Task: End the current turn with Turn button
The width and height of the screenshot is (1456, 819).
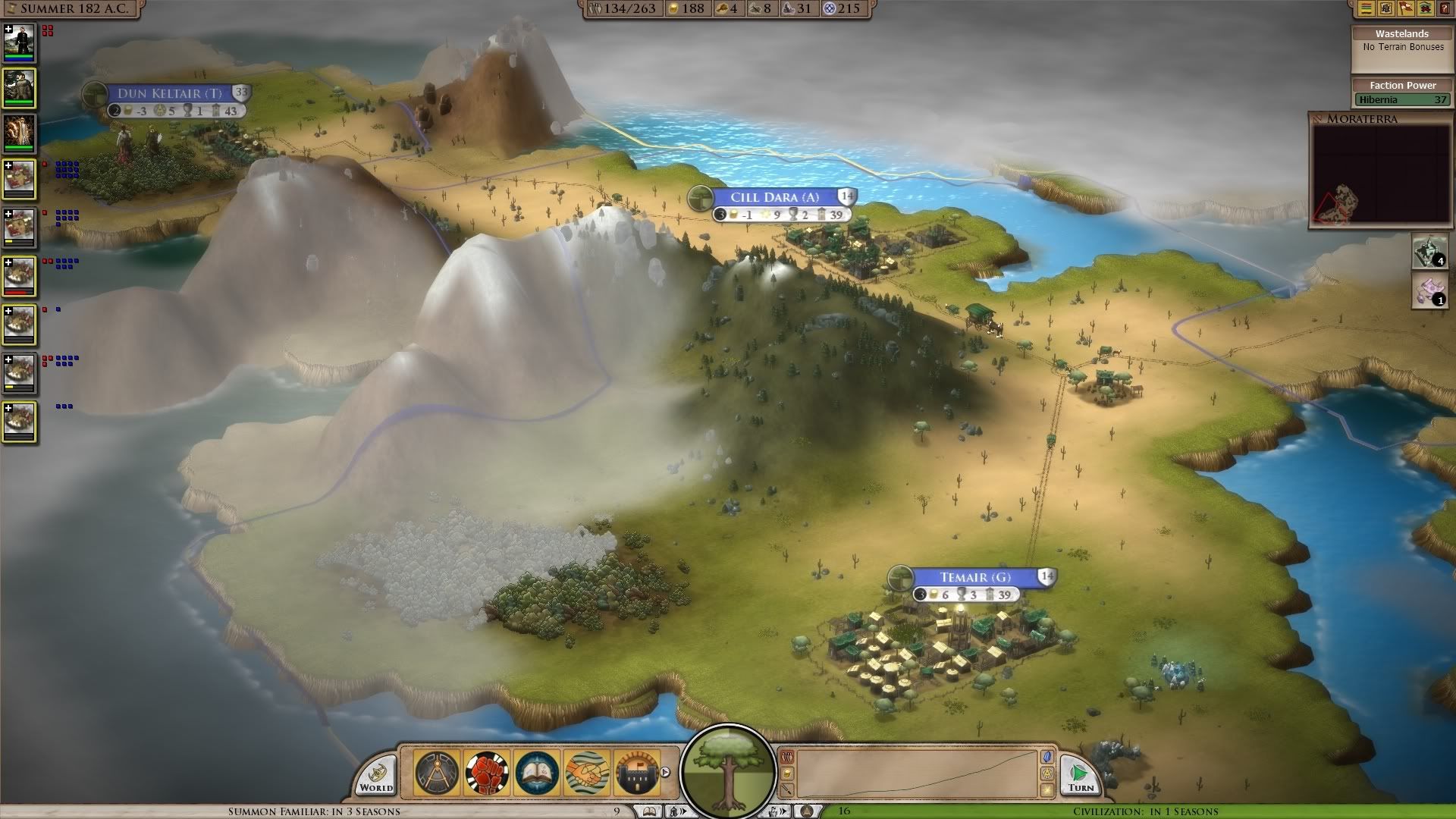Action: tap(1079, 777)
